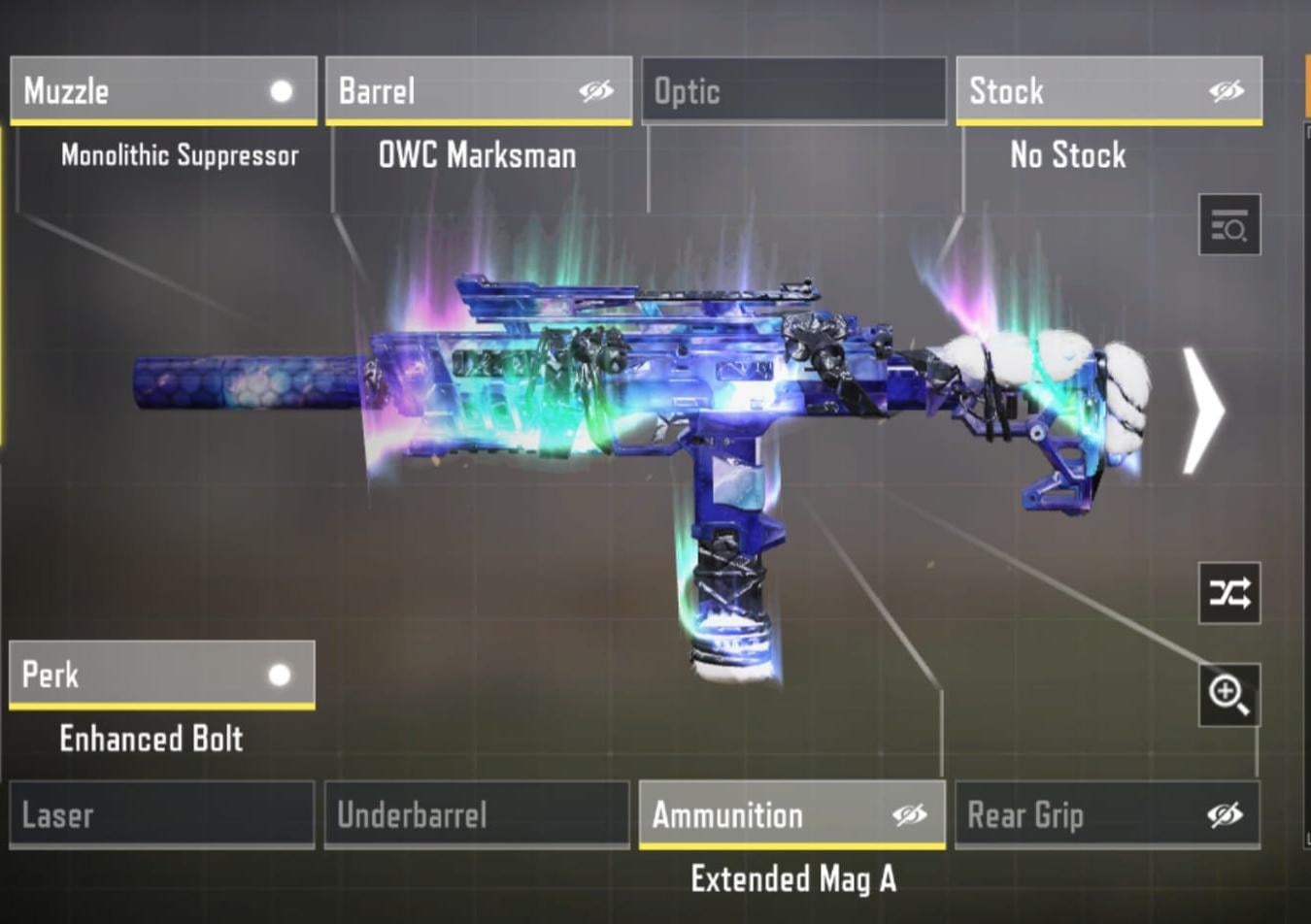Go to next weapon with white arrow
The height and width of the screenshot is (924, 1311).
click(1204, 412)
